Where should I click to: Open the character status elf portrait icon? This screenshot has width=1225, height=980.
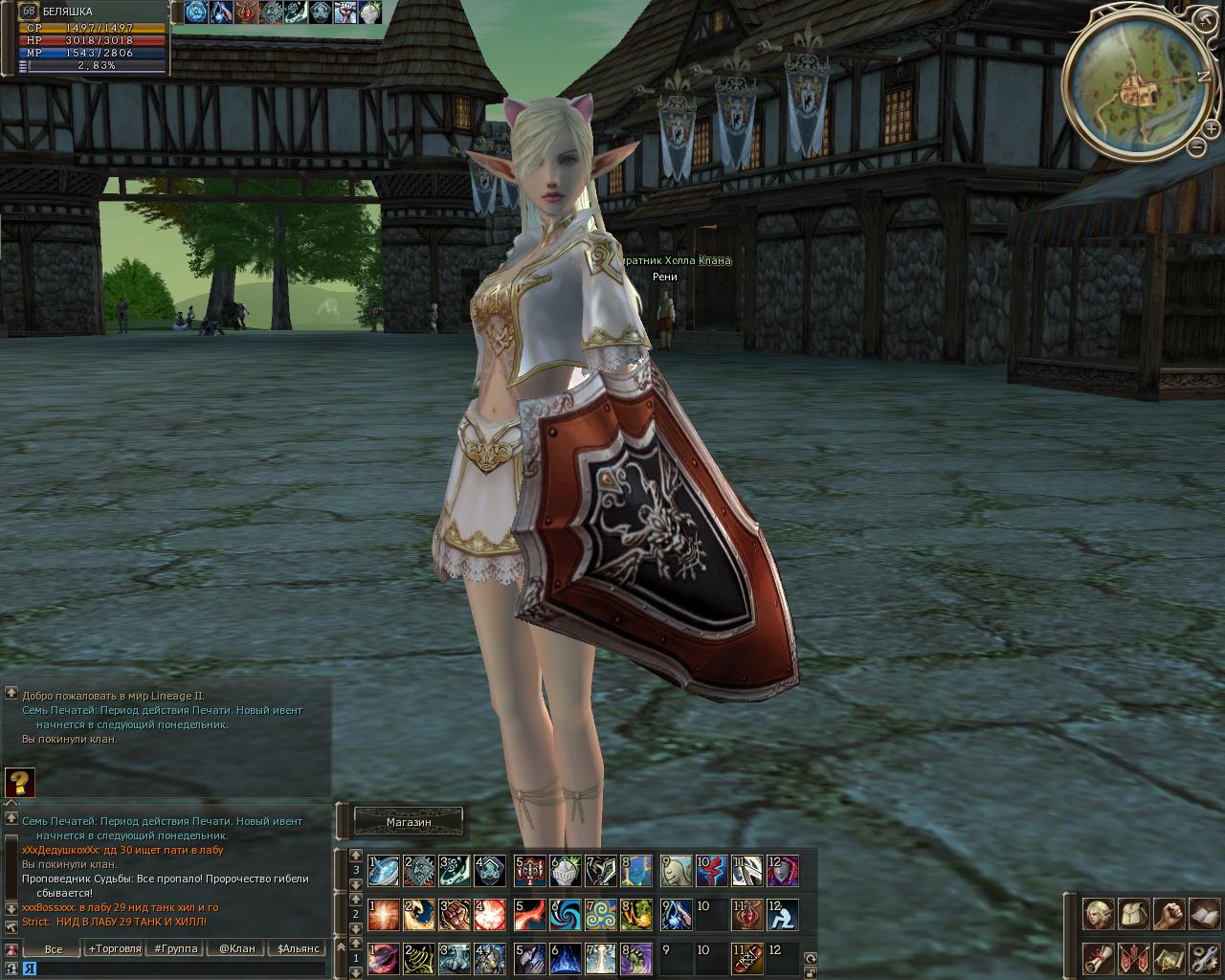coord(1098,913)
